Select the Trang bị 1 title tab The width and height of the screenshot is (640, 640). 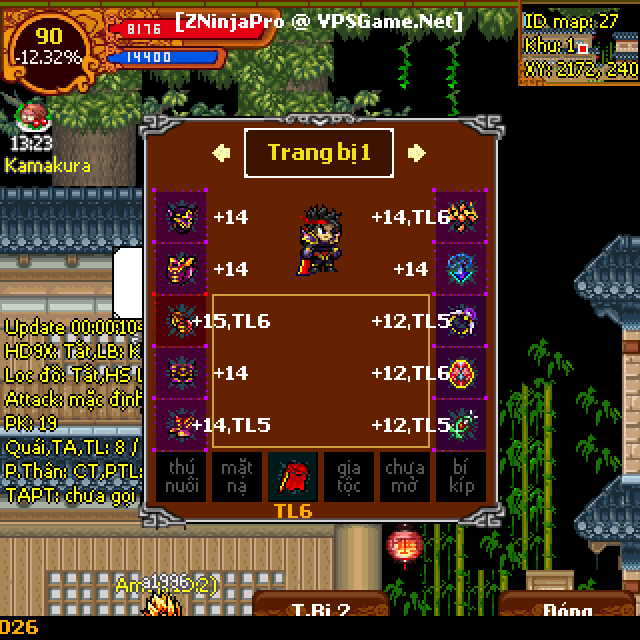point(319,153)
